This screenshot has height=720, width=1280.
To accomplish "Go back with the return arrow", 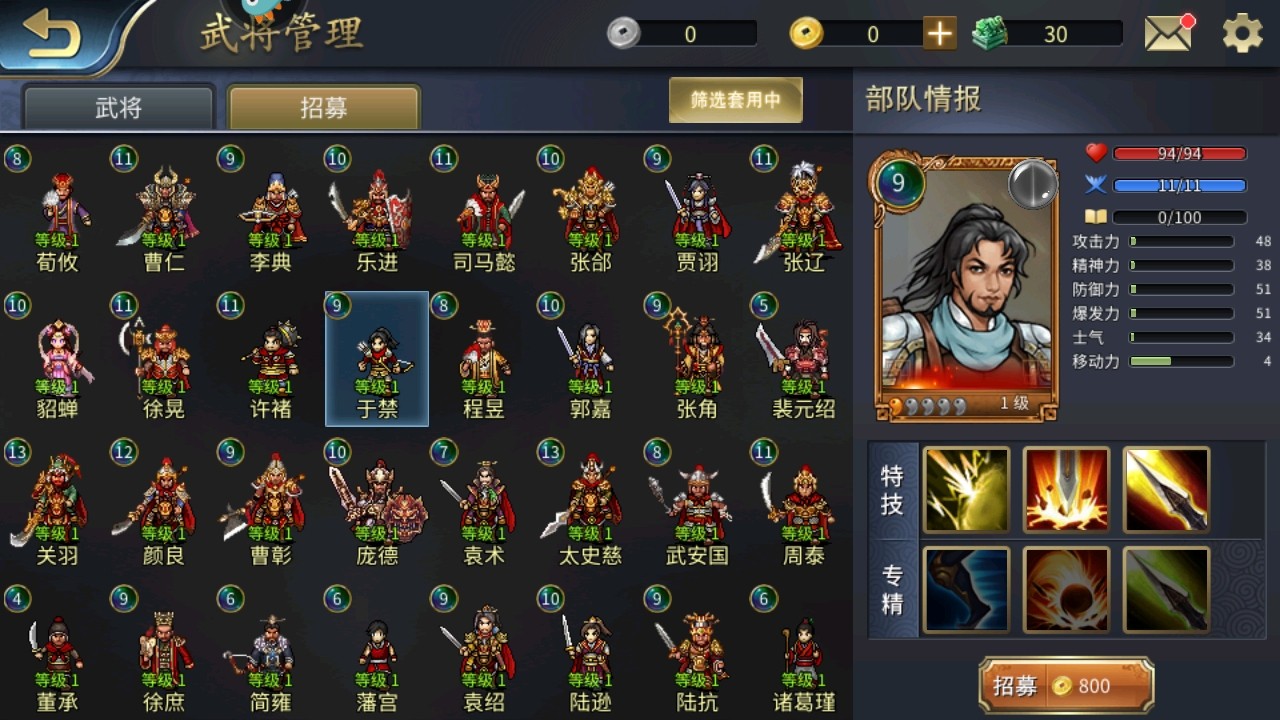I will tap(52, 35).
